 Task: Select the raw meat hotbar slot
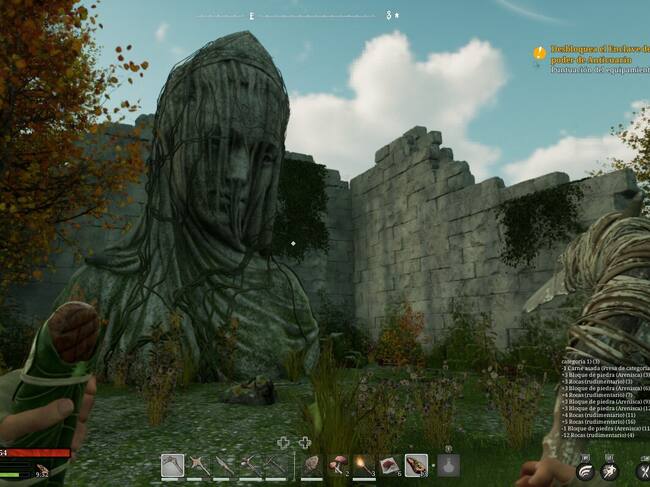[x=389, y=465]
